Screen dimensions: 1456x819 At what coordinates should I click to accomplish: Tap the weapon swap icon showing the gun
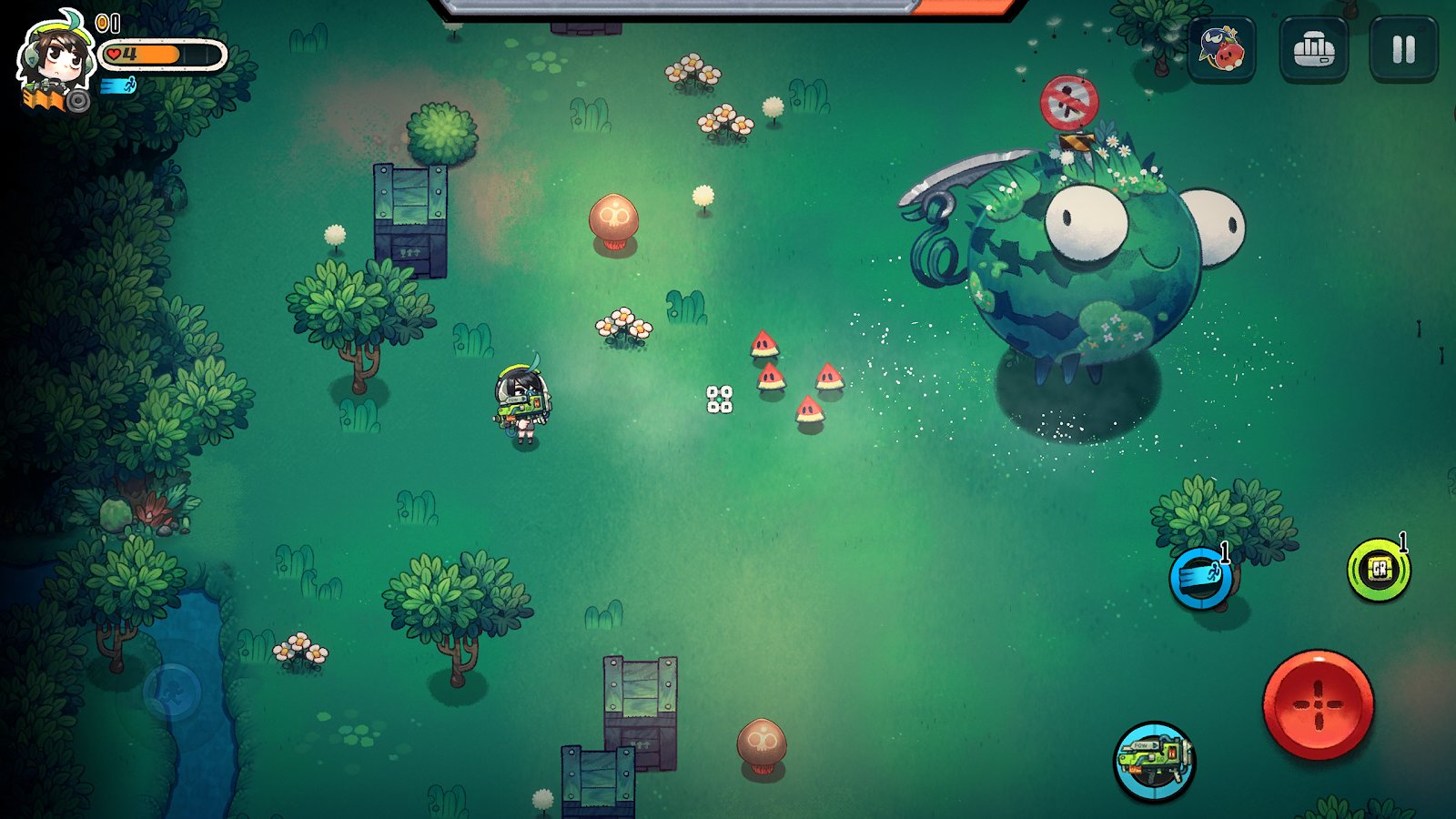click(x=1154, y=758)
